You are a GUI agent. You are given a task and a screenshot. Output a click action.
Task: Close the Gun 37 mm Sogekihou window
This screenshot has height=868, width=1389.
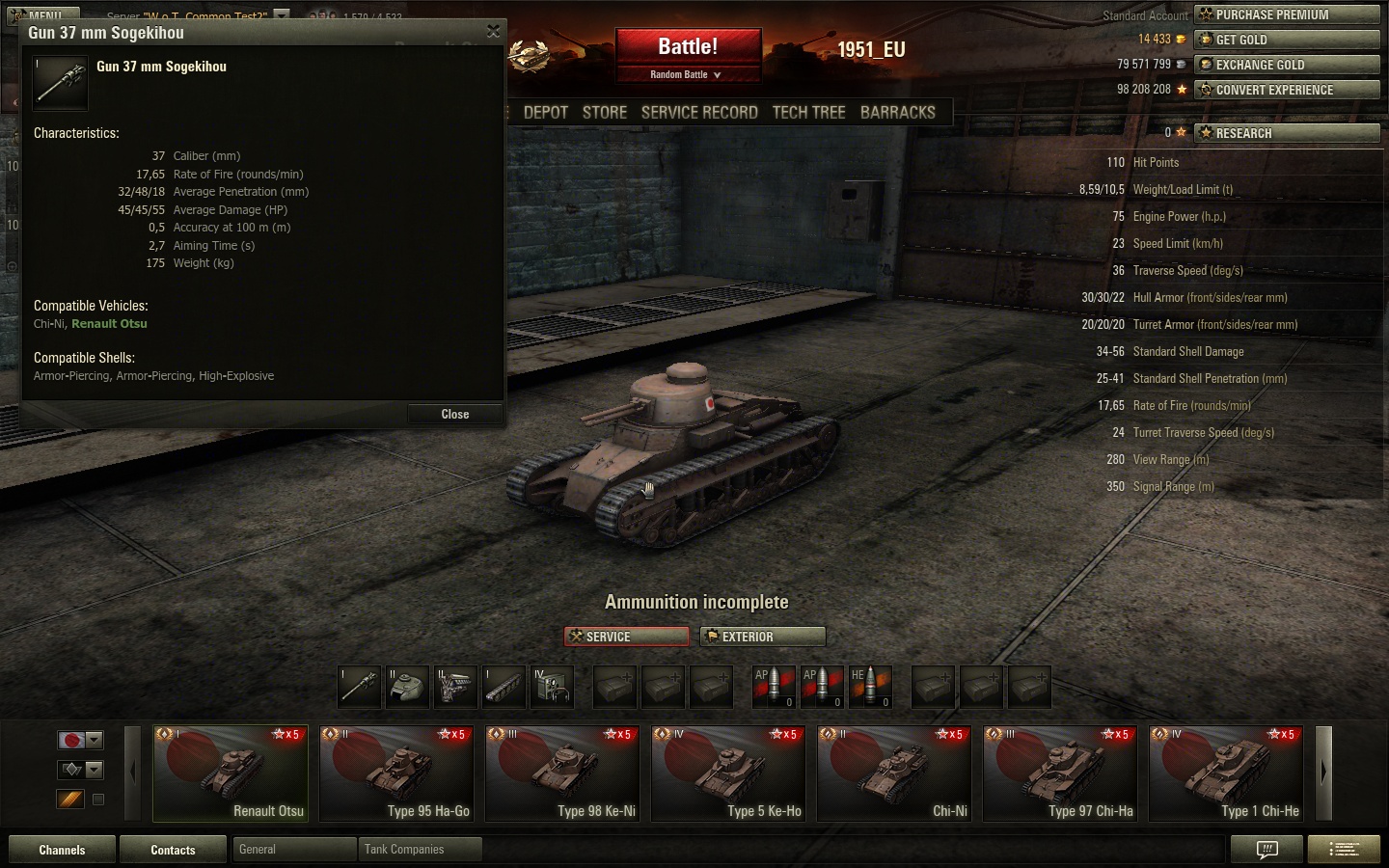454,414
